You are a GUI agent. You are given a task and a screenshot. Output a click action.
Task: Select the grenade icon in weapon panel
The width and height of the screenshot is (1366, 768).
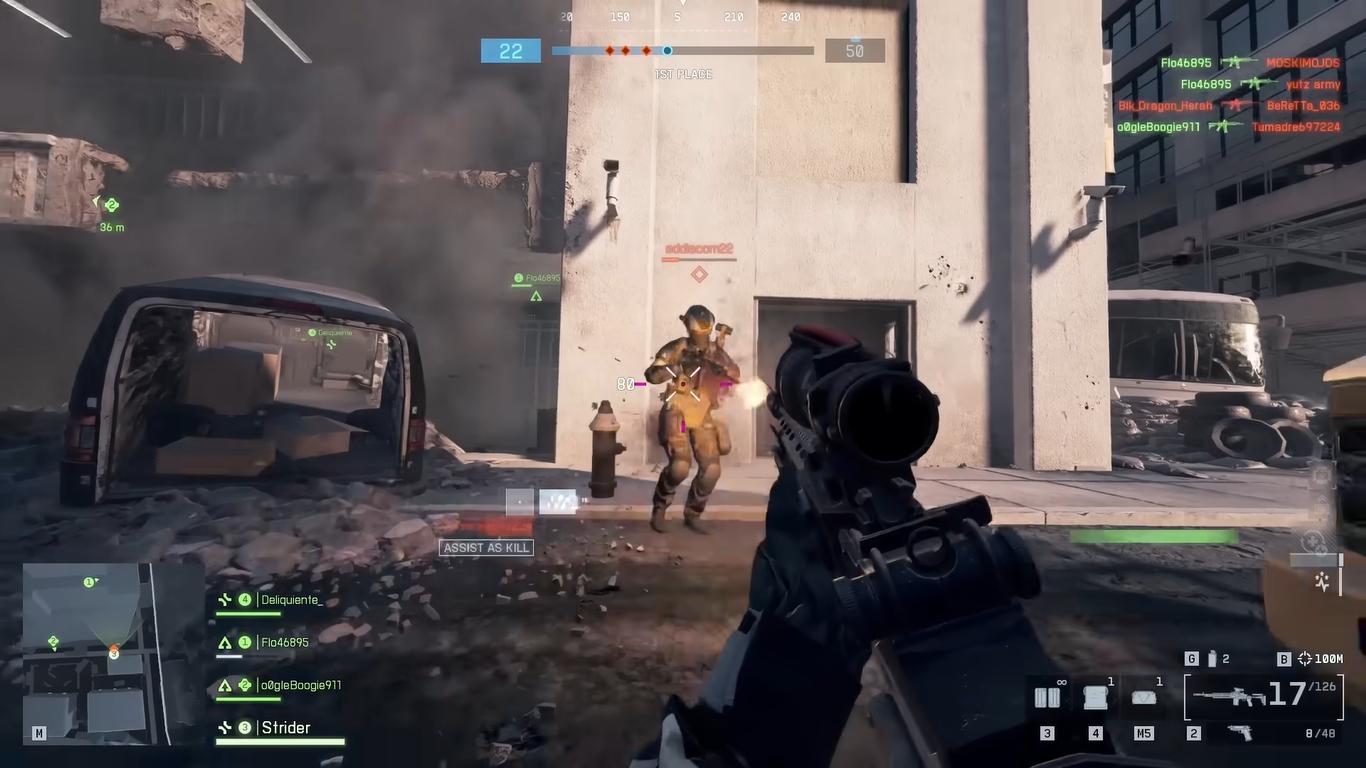tap(1212, 659)
